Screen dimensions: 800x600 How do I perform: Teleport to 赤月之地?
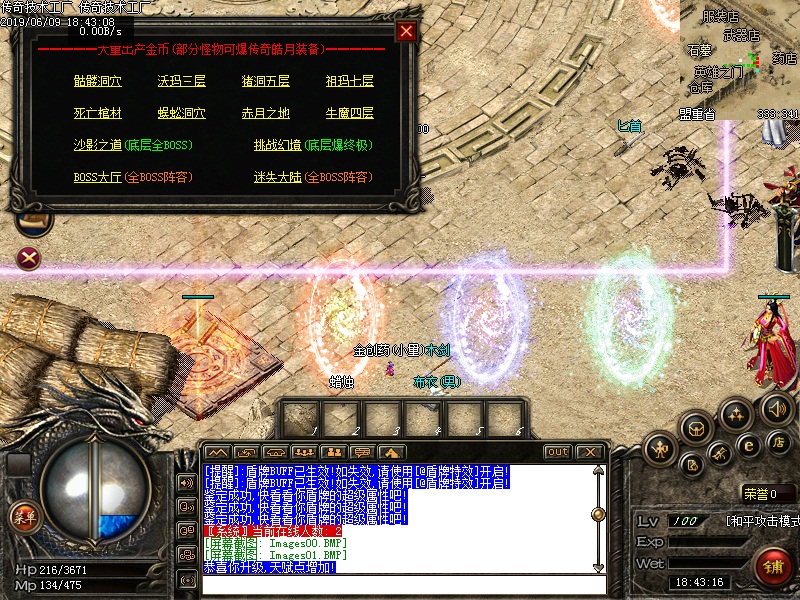265,113
